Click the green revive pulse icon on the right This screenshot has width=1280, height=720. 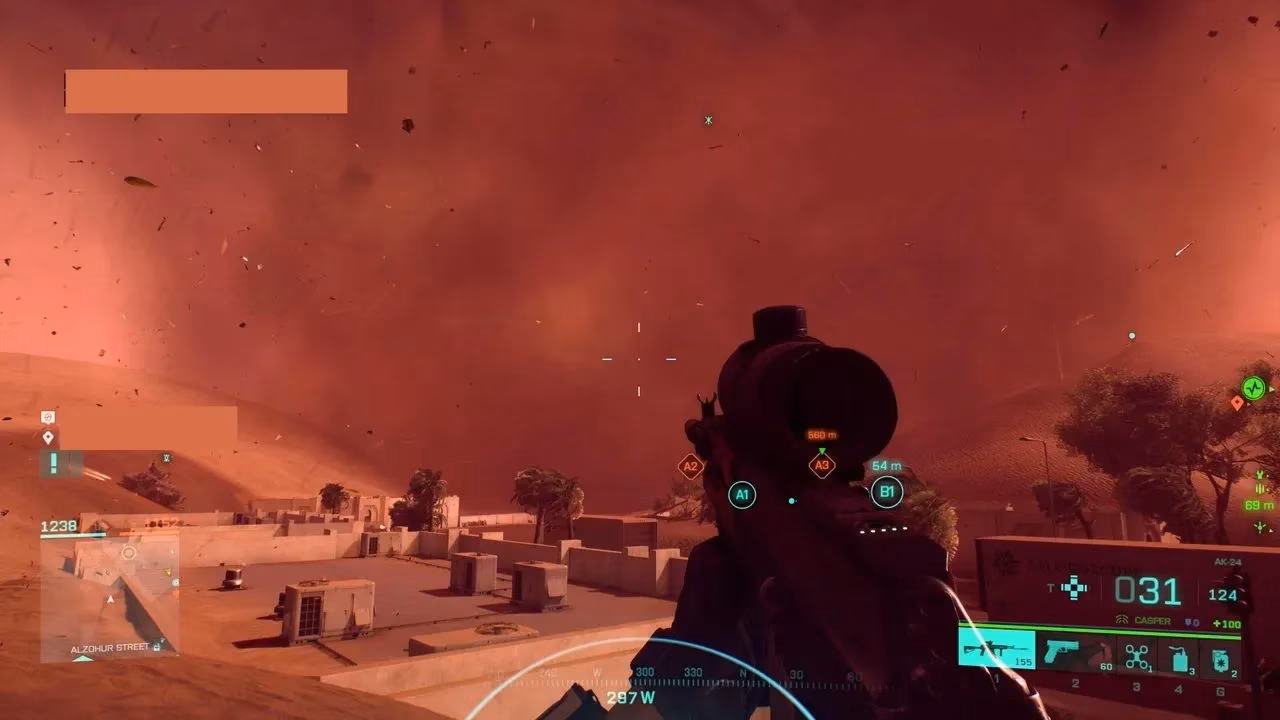point(1253,388)
